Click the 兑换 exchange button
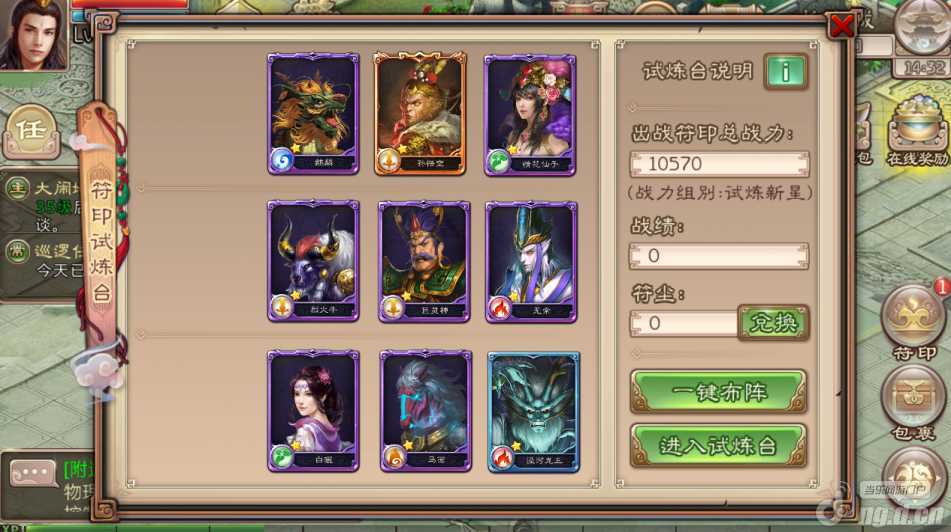Image resolution: width=951 pixels, height=532 pixels. [x=773, y=323]
